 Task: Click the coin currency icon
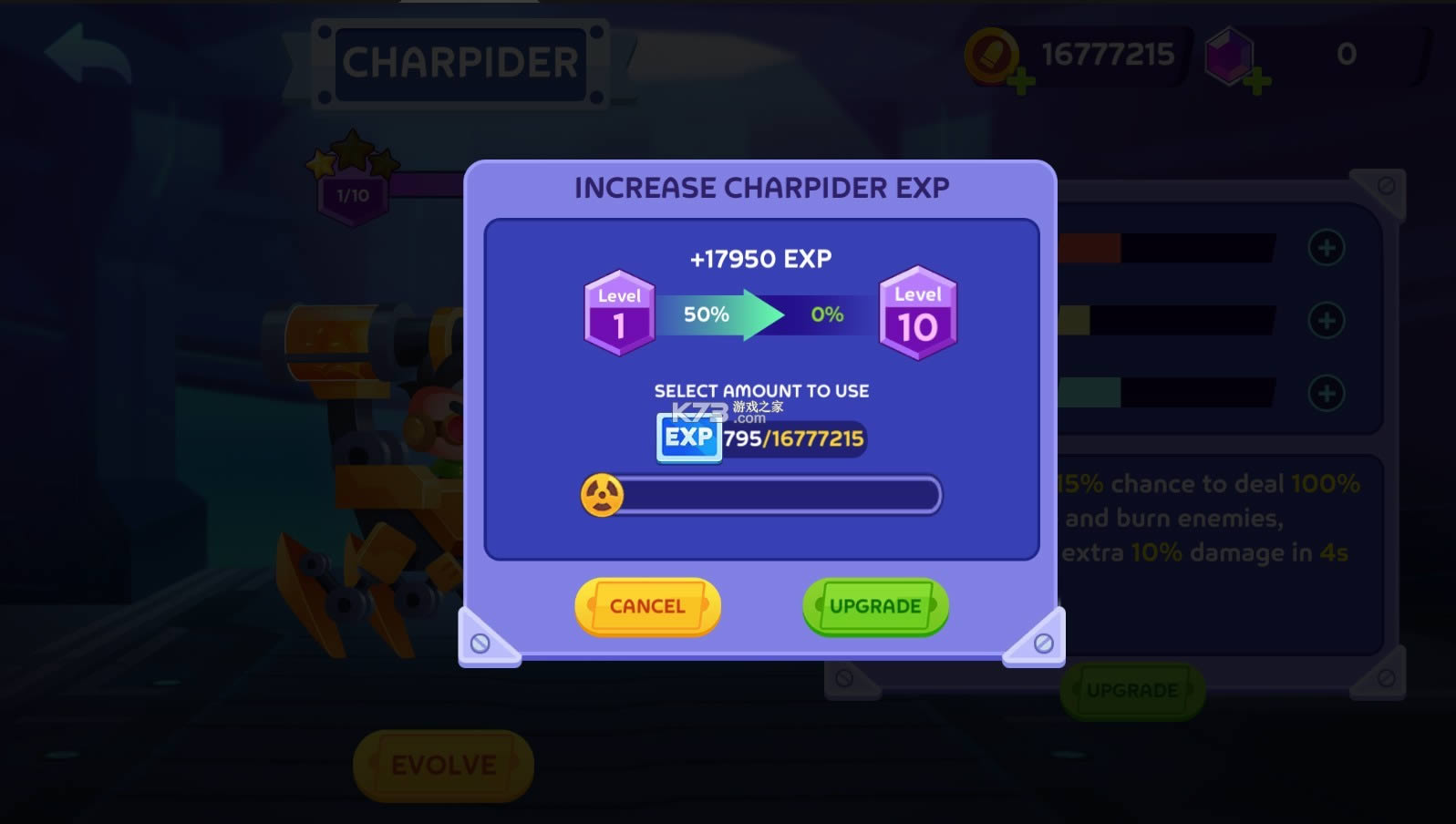coord(991,53)
